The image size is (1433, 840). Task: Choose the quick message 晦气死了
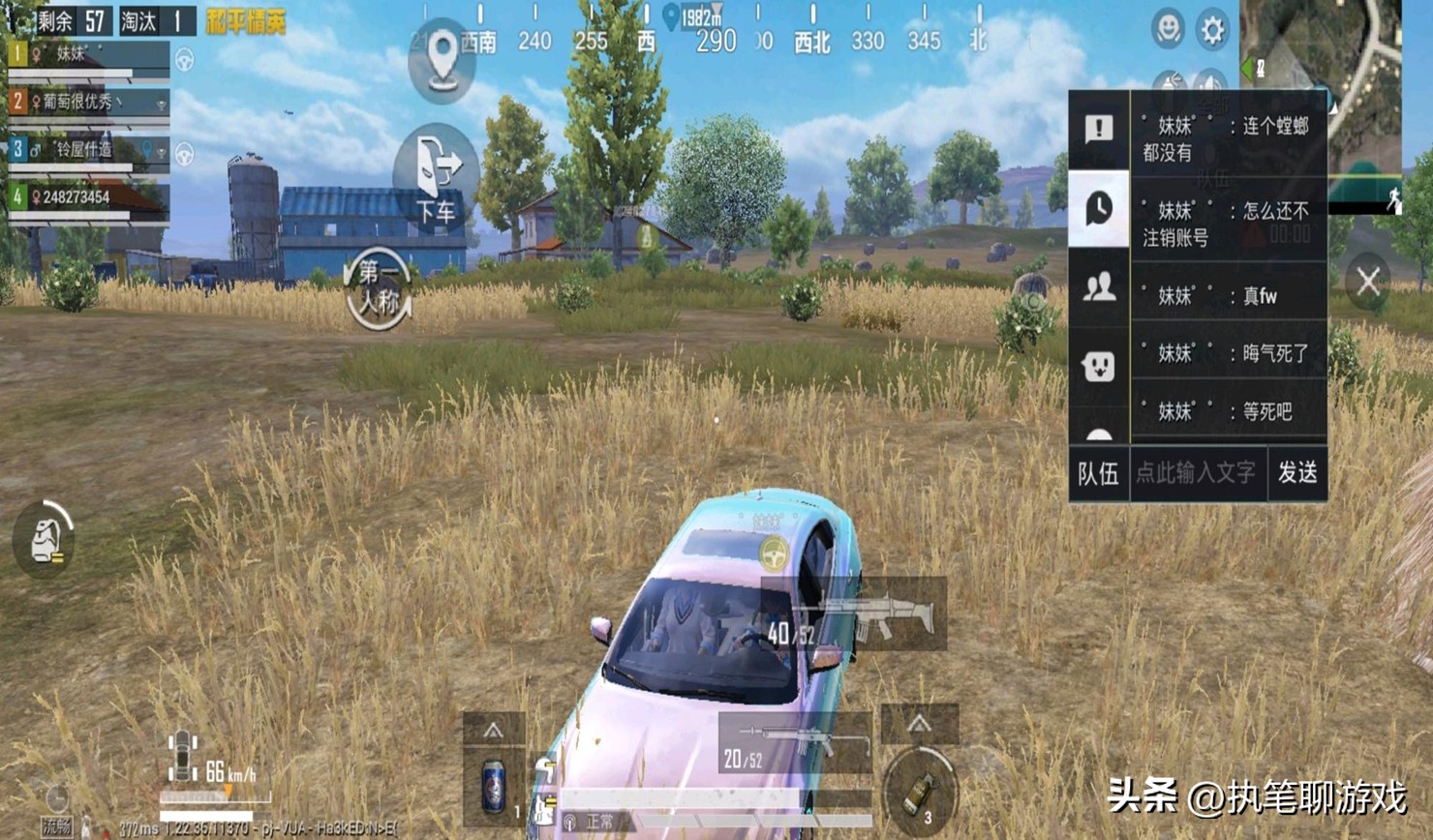(1228, 353)
